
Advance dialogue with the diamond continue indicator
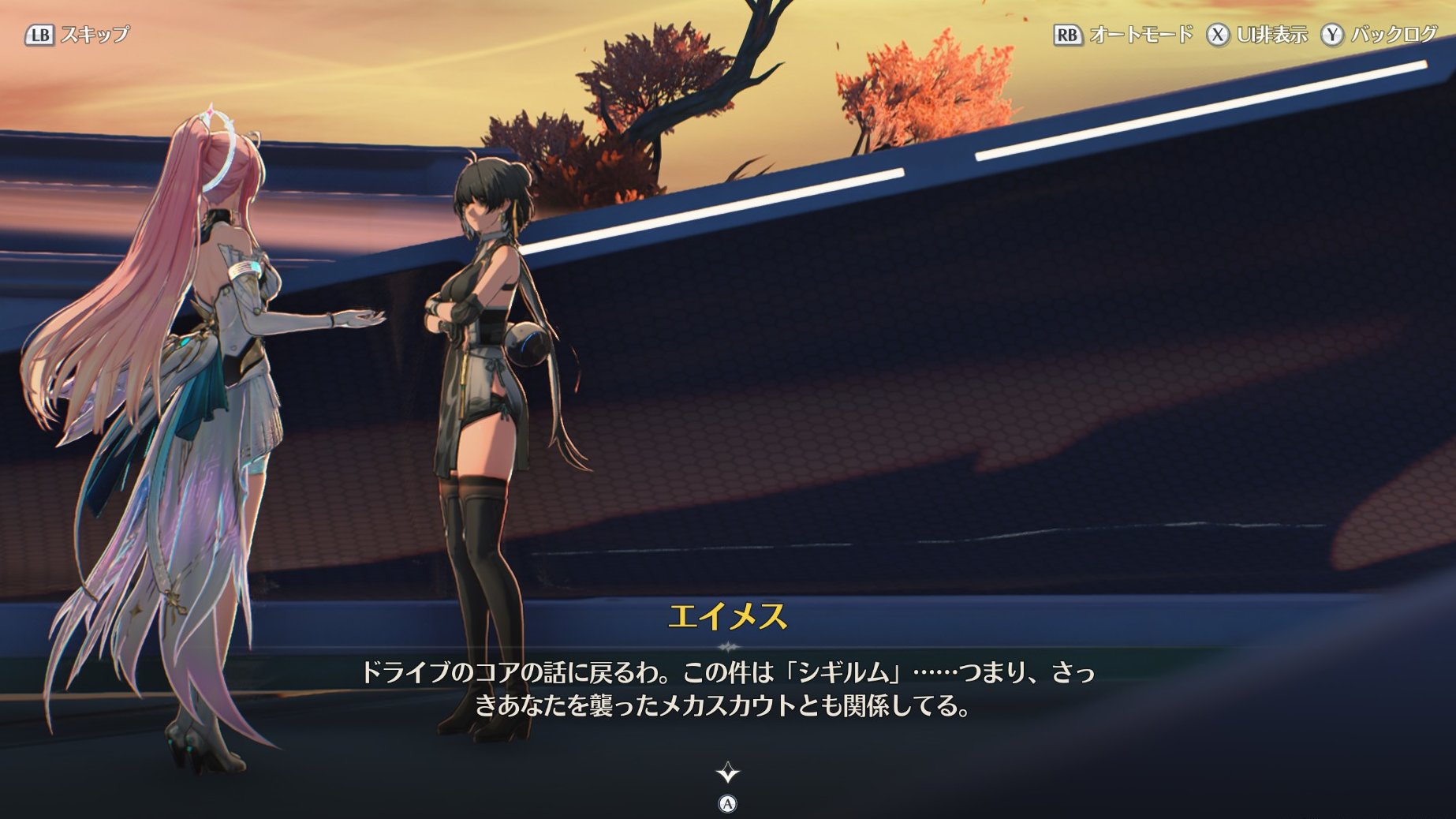tap(727, 772)
